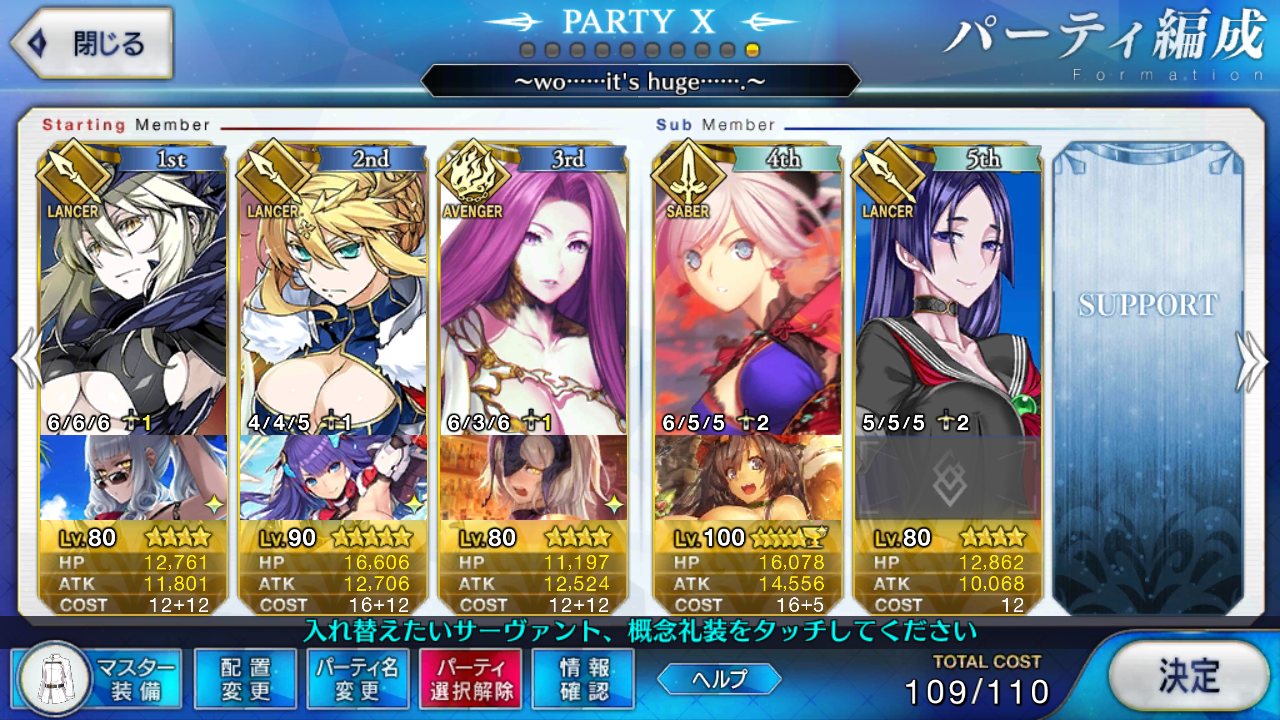Select the 3rd servant's craft essence card
Viewport: 1280px width, 720px height.
pos(533,478)
